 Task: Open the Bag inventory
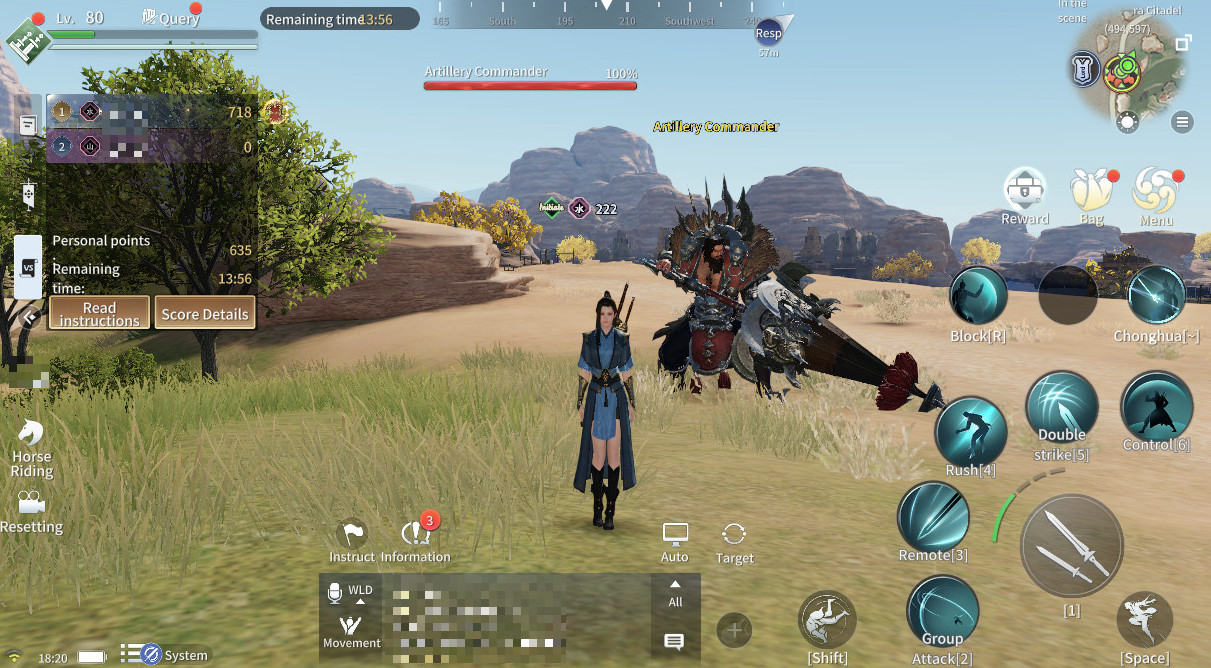pos(1091,190)
